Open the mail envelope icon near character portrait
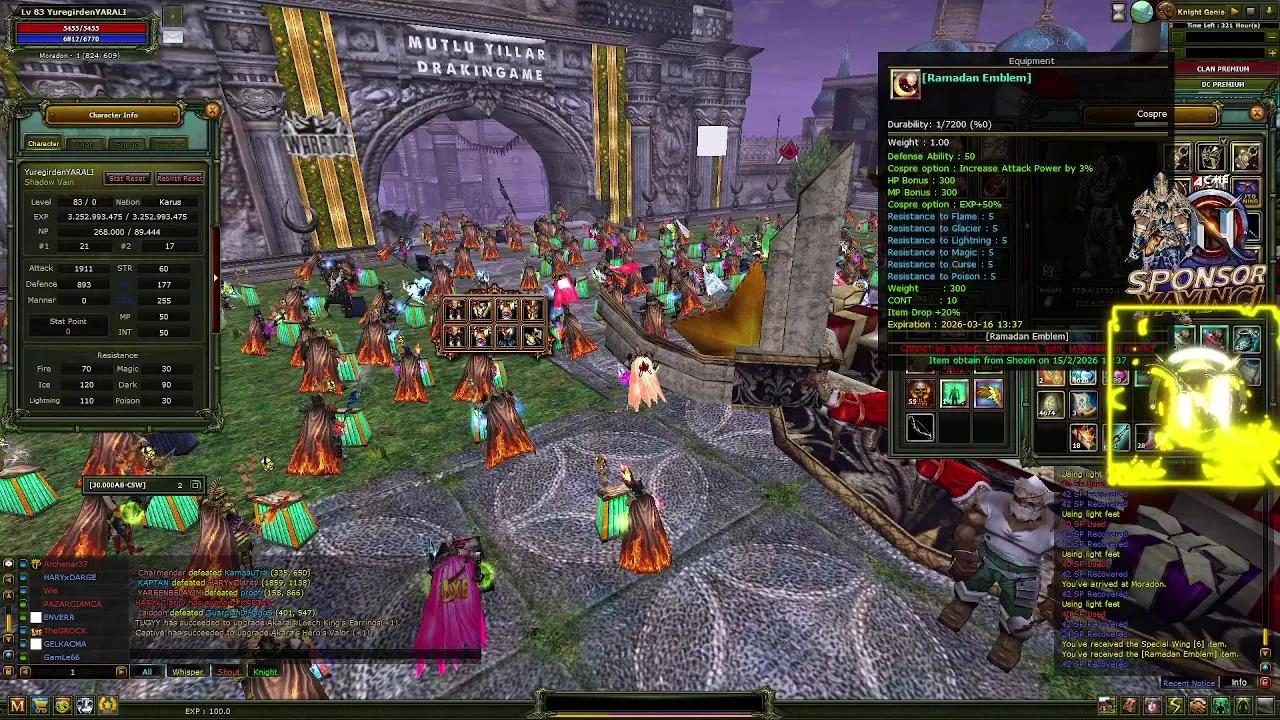Image resolution: width=1280 pixels, height=720 pixels. [172, 35]
